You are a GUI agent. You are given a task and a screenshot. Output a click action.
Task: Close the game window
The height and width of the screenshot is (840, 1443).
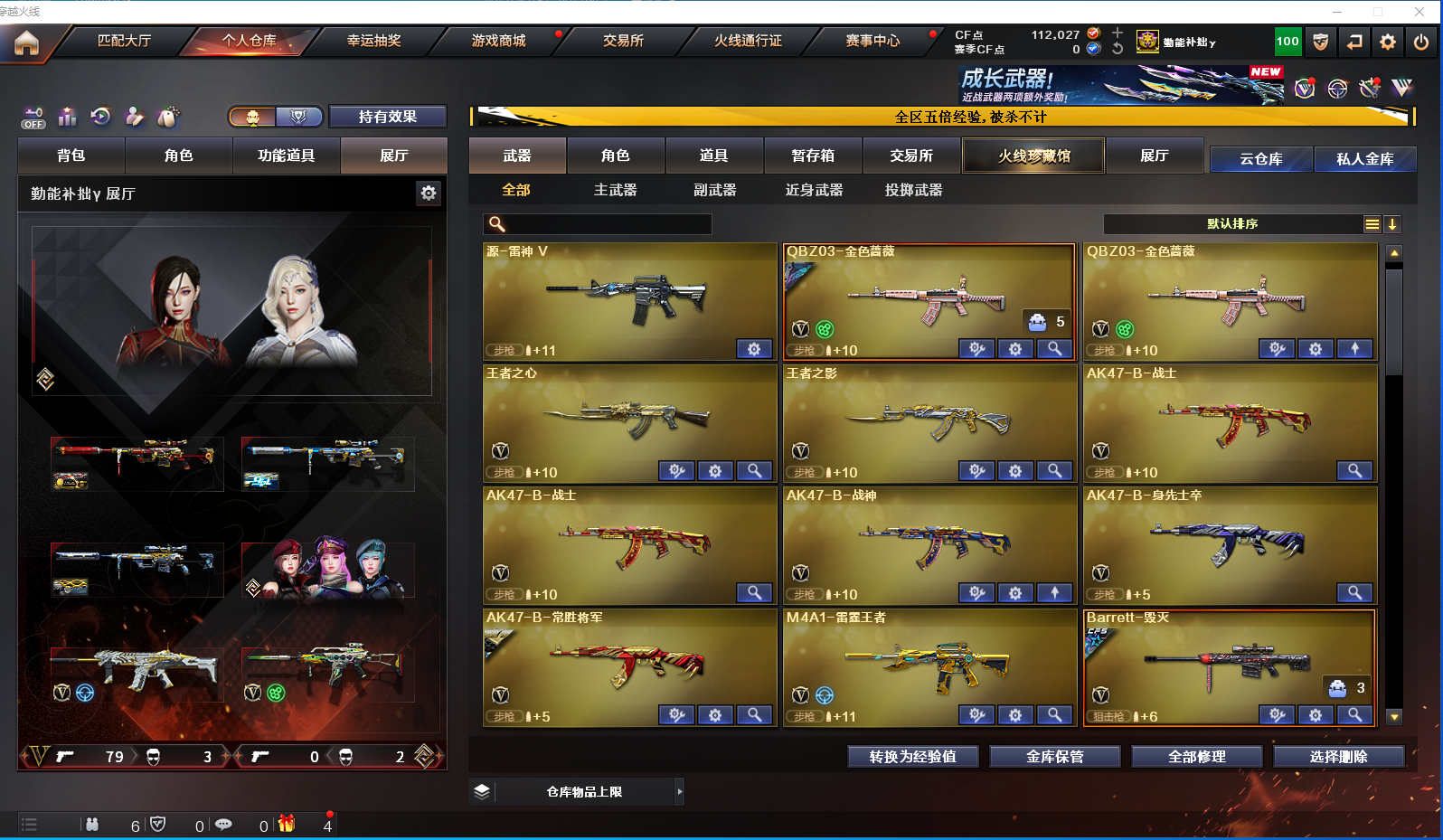click(x=1419, y=12)
